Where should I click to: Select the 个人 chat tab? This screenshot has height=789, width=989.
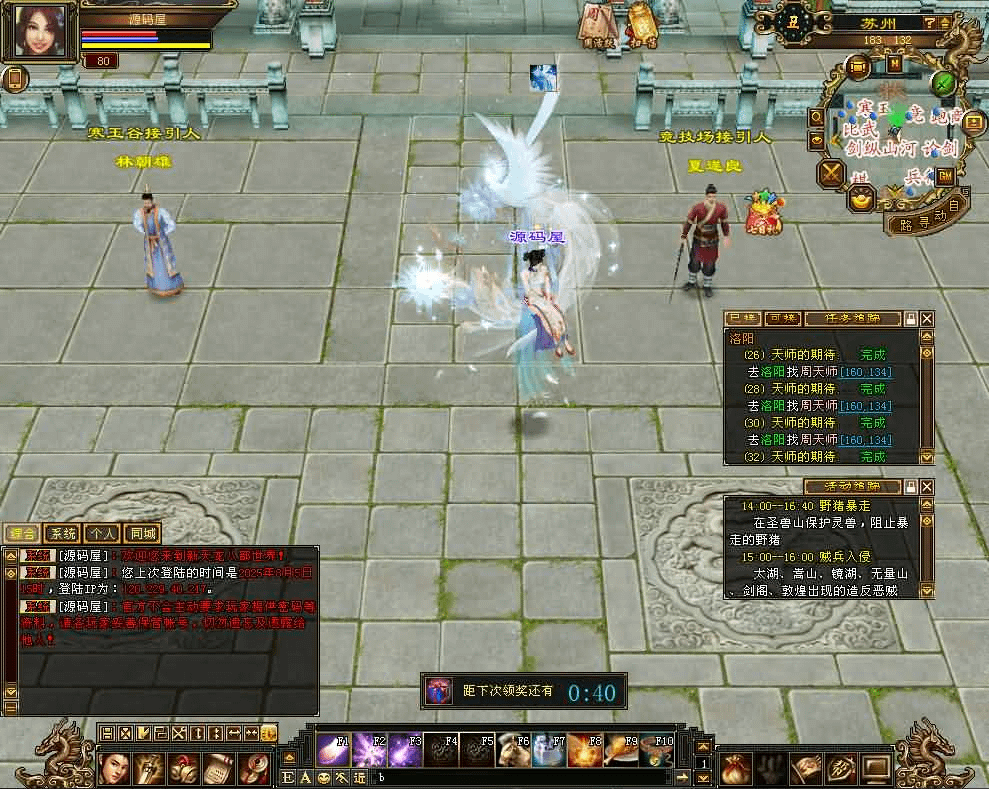(102, 534)
